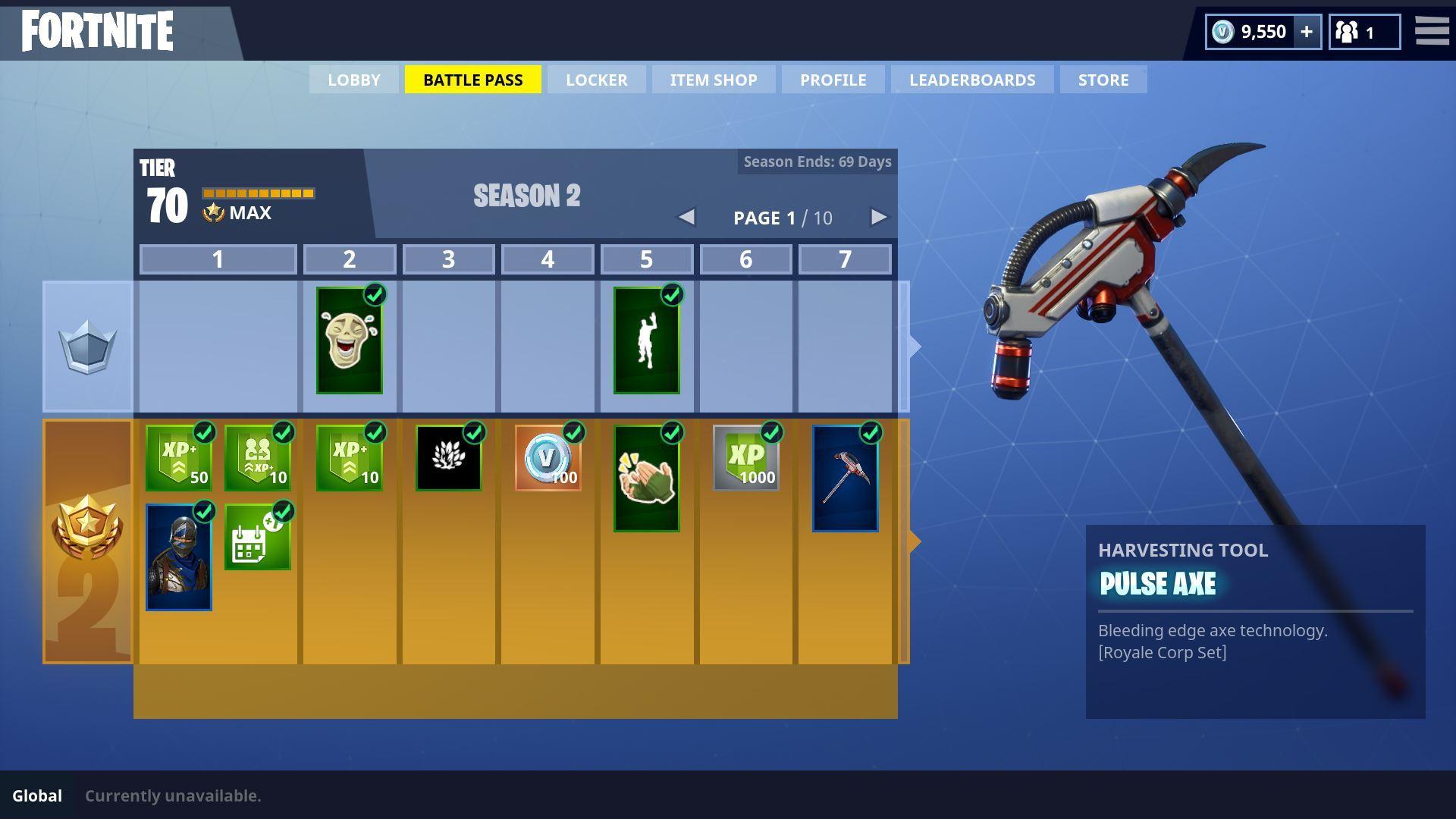Viewport: 1456px width, 819px height.
Task: Click the calendar daily challenge reward
Action: [258, 538]
